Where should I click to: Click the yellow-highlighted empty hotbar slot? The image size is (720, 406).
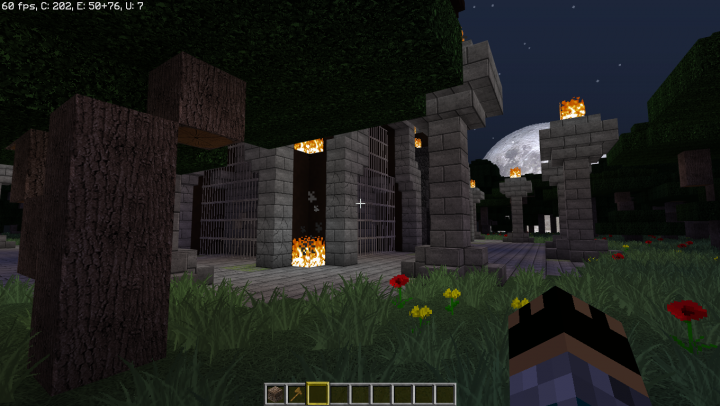click(x=318, y=393)
